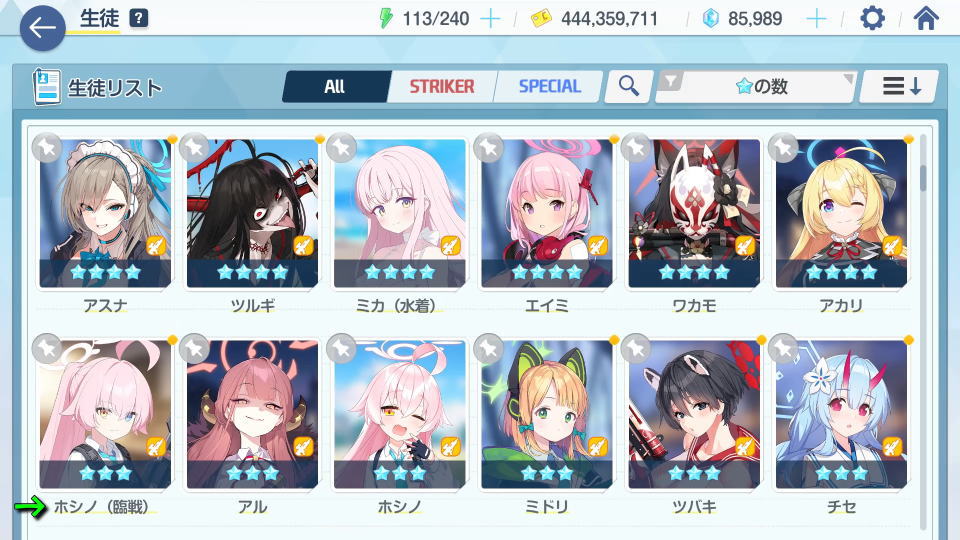
Task: Open the star count sort dropdown
Action: 757,87
